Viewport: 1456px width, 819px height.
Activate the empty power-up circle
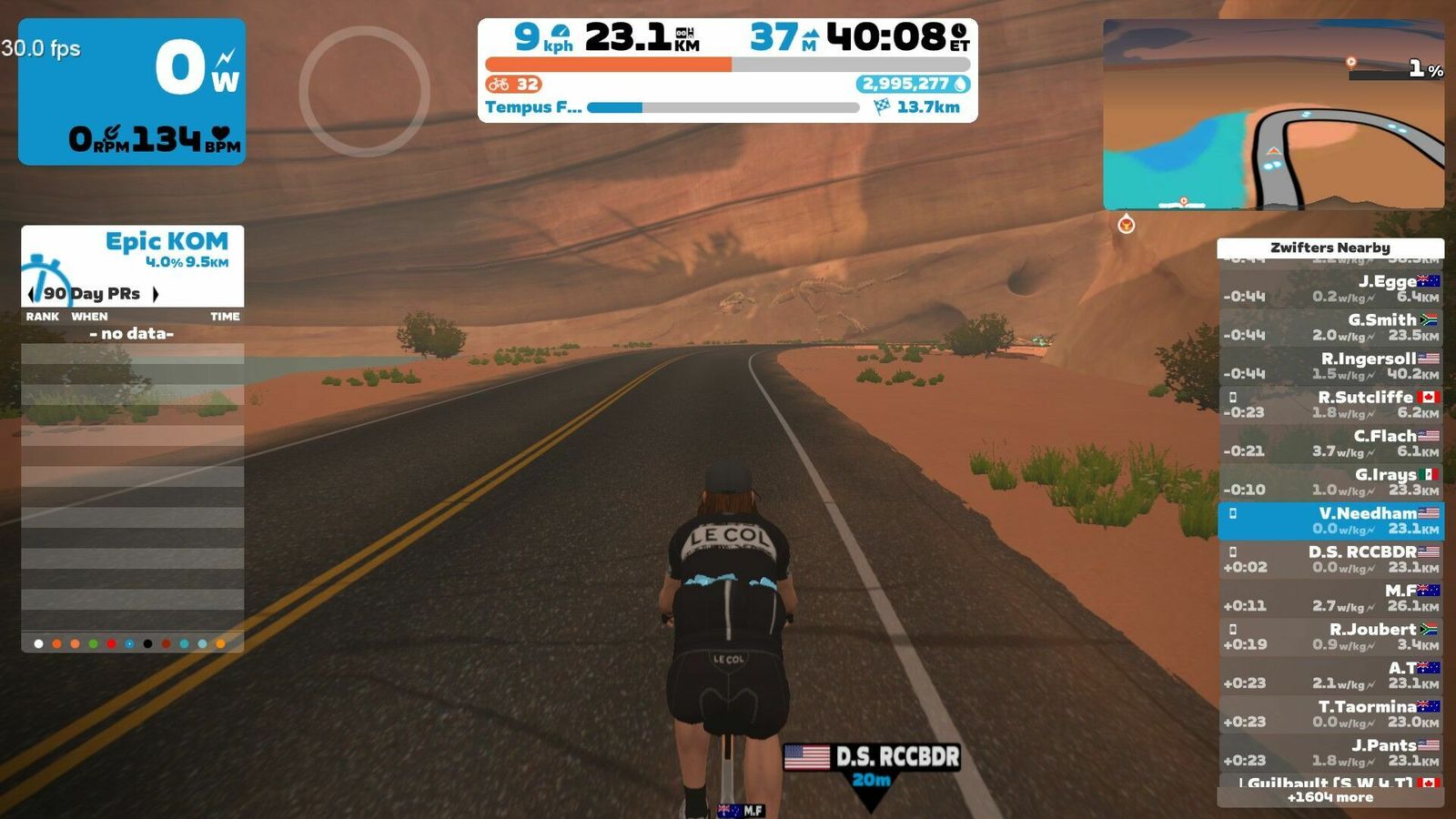click(x=364, y=91)
